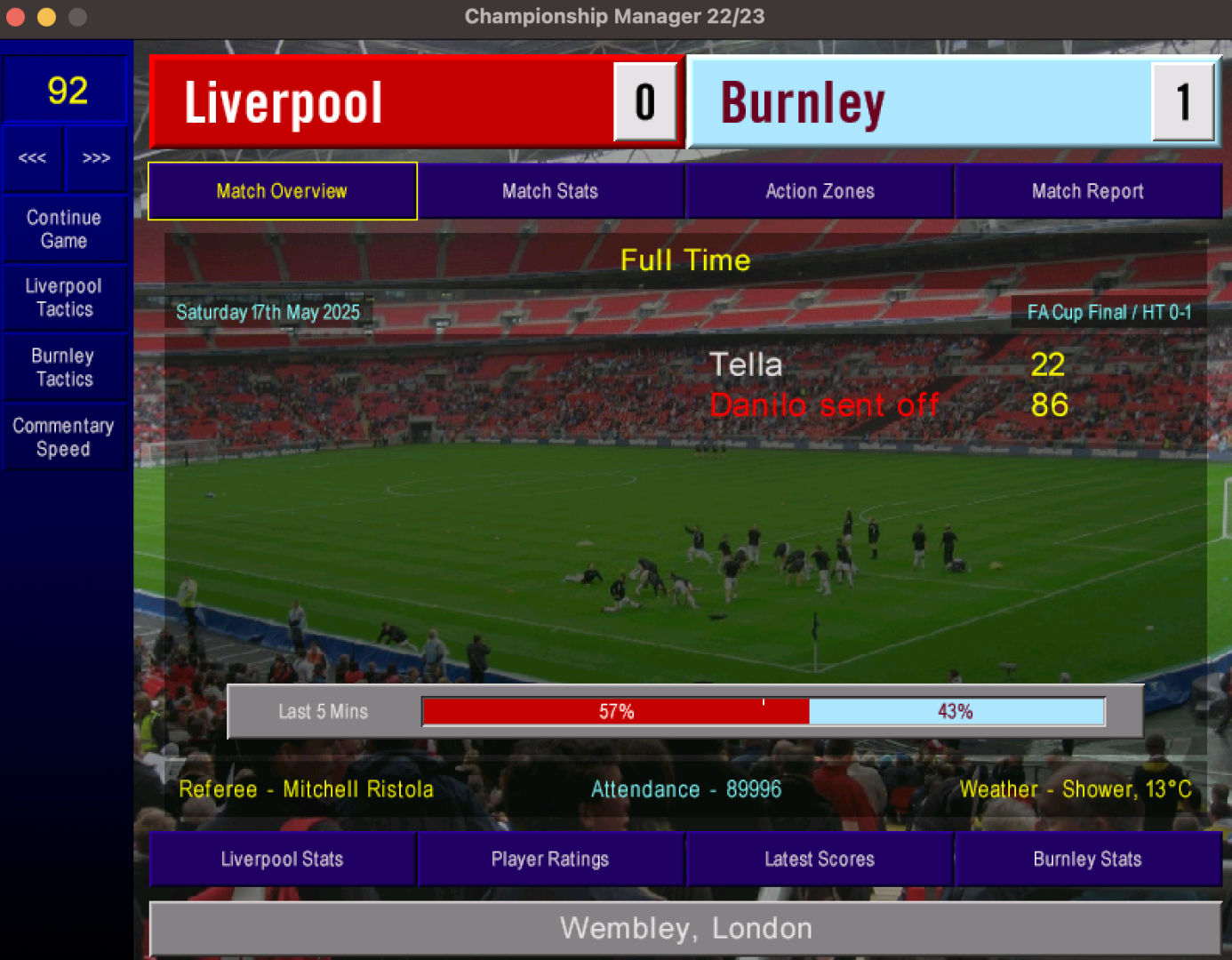The height and width of the screenshot is (960, 1232).
Task: Minimize the window with the yellow button
Action: (46, 17)
